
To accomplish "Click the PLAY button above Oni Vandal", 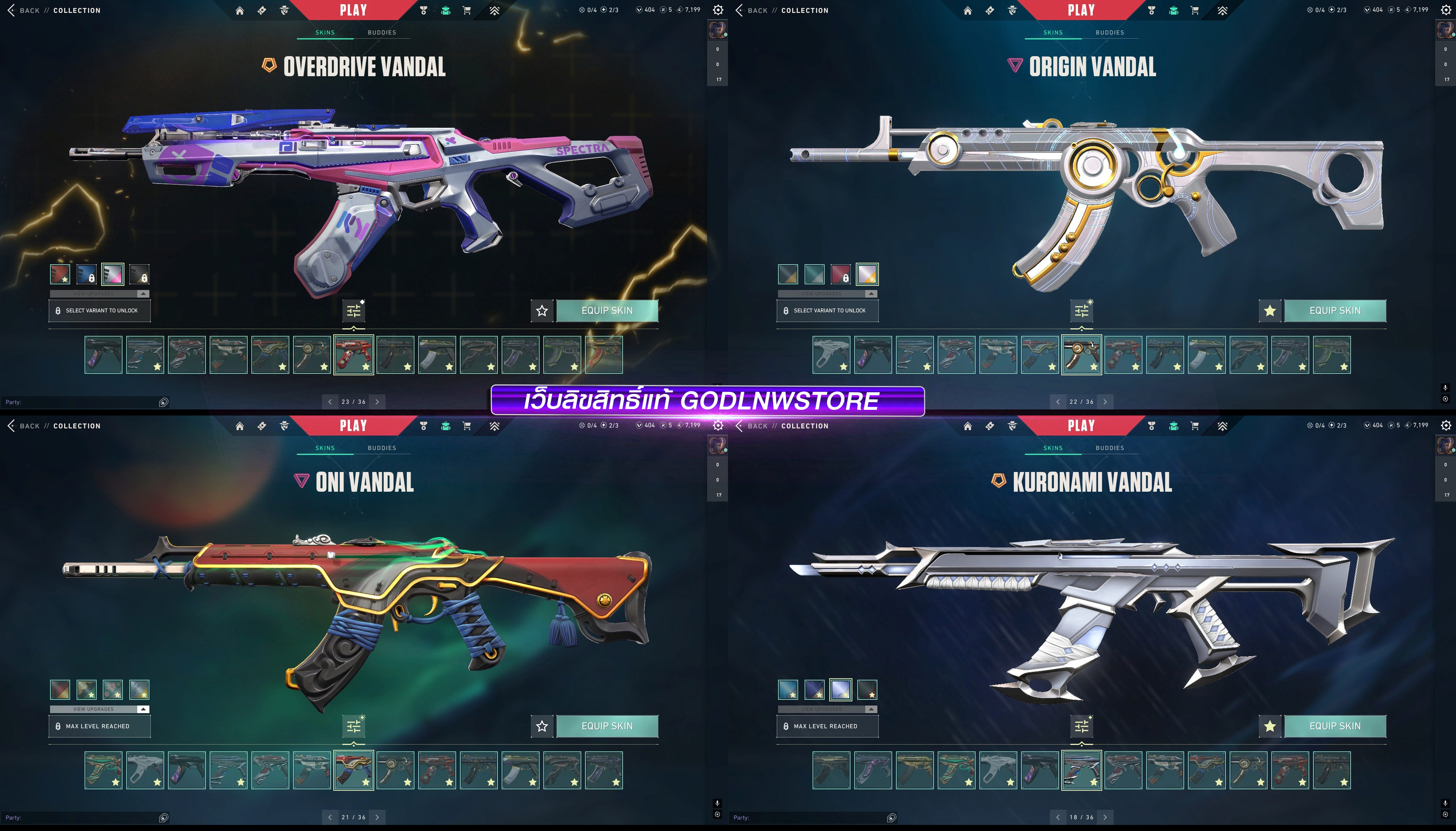I will [x=353, y=426].
